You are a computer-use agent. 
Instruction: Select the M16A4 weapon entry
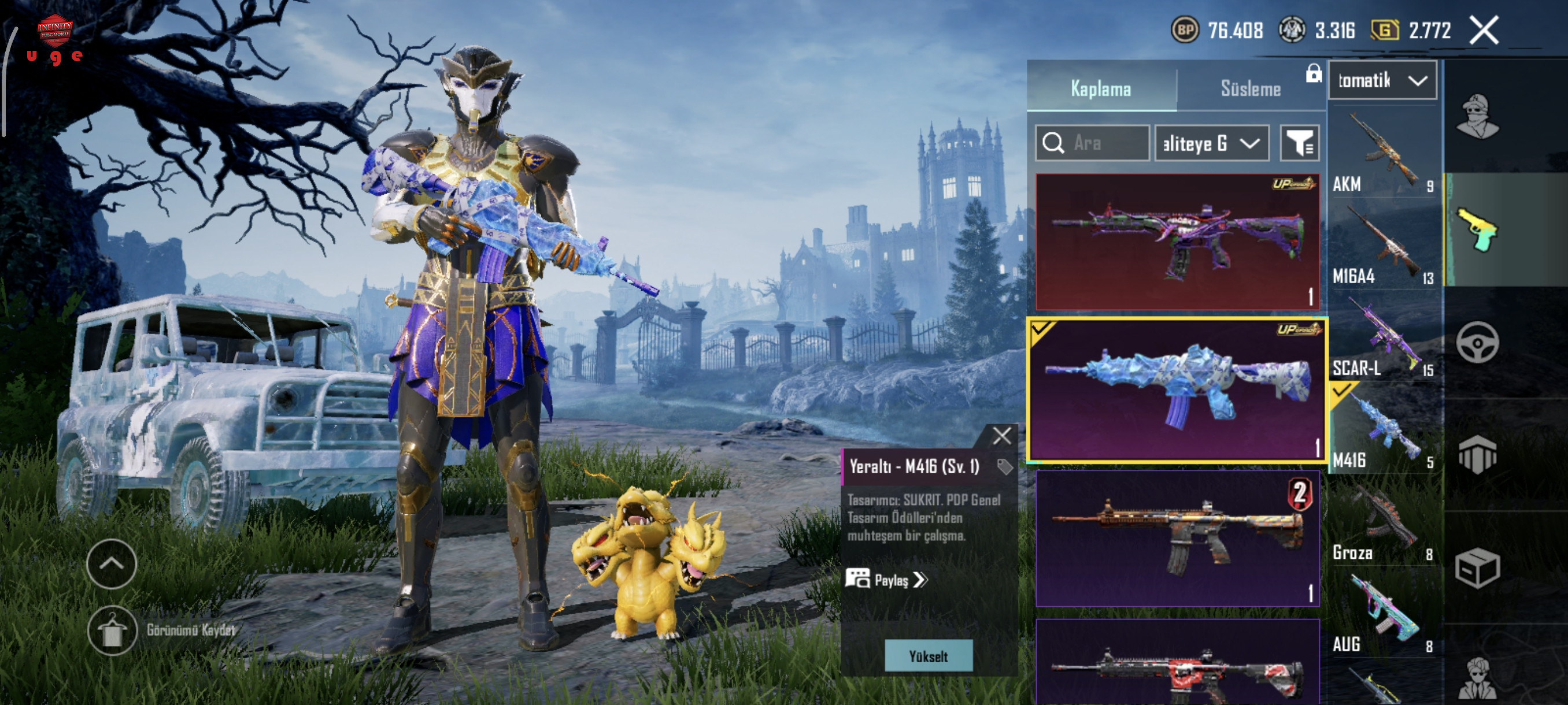tap(1383, 246)
